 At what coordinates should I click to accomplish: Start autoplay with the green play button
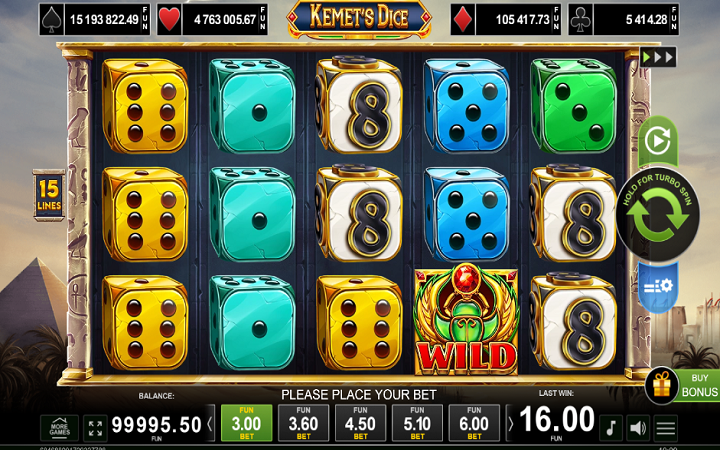[657, 140]
